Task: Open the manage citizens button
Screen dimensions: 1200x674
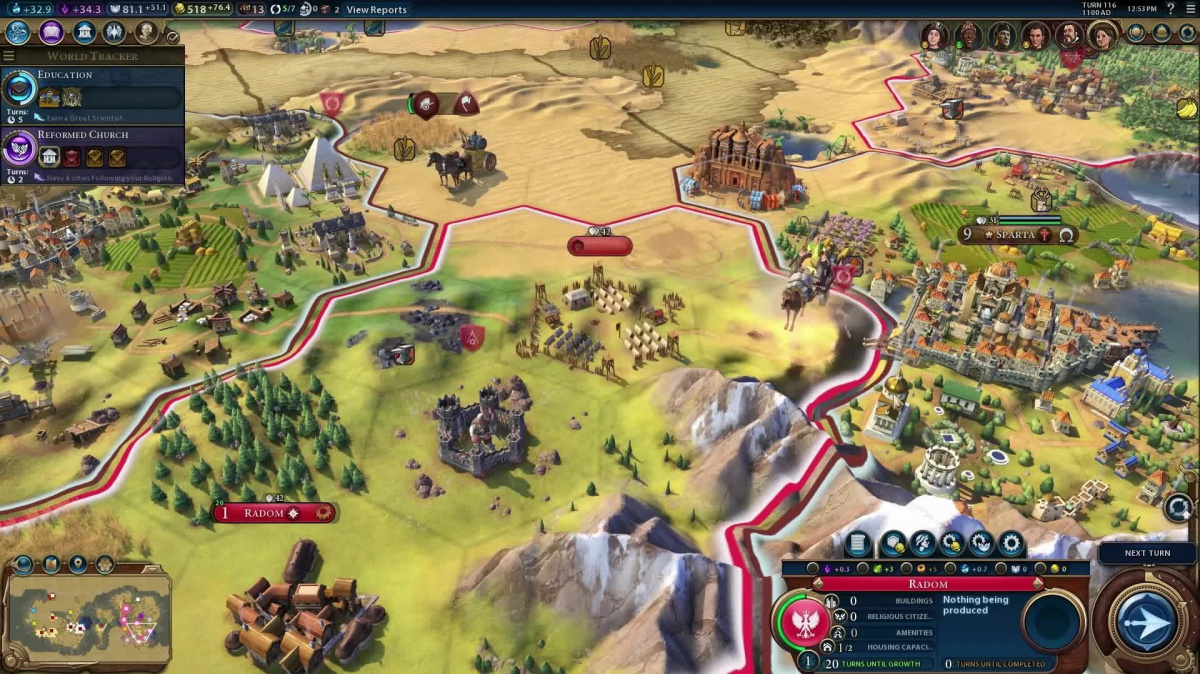Action: coord(922,544)
